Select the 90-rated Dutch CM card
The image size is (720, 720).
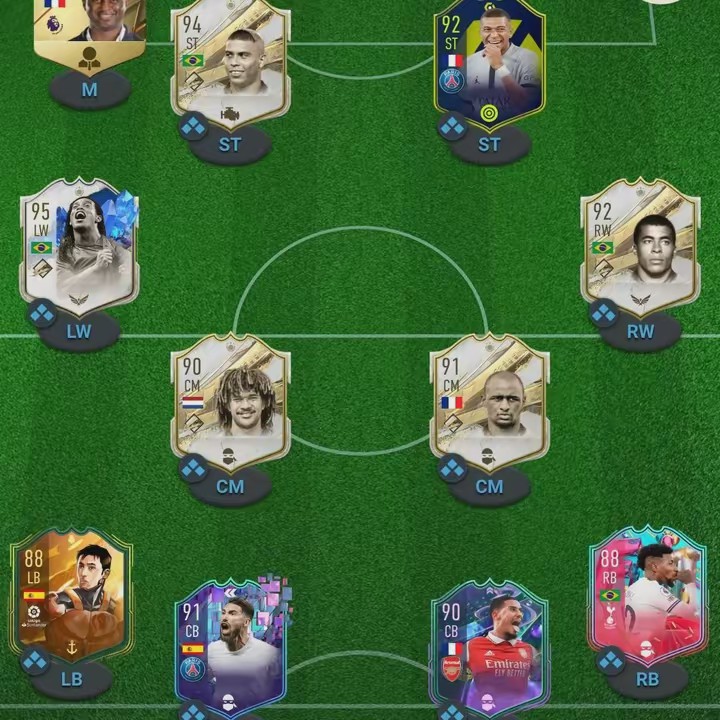point(231,400)
